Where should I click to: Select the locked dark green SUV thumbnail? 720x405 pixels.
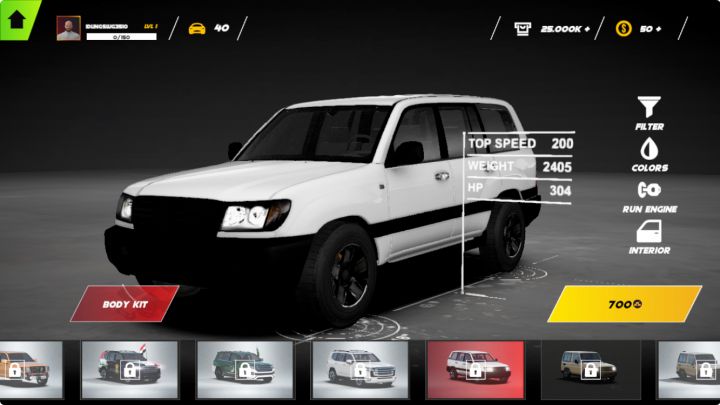pos(244,369)
